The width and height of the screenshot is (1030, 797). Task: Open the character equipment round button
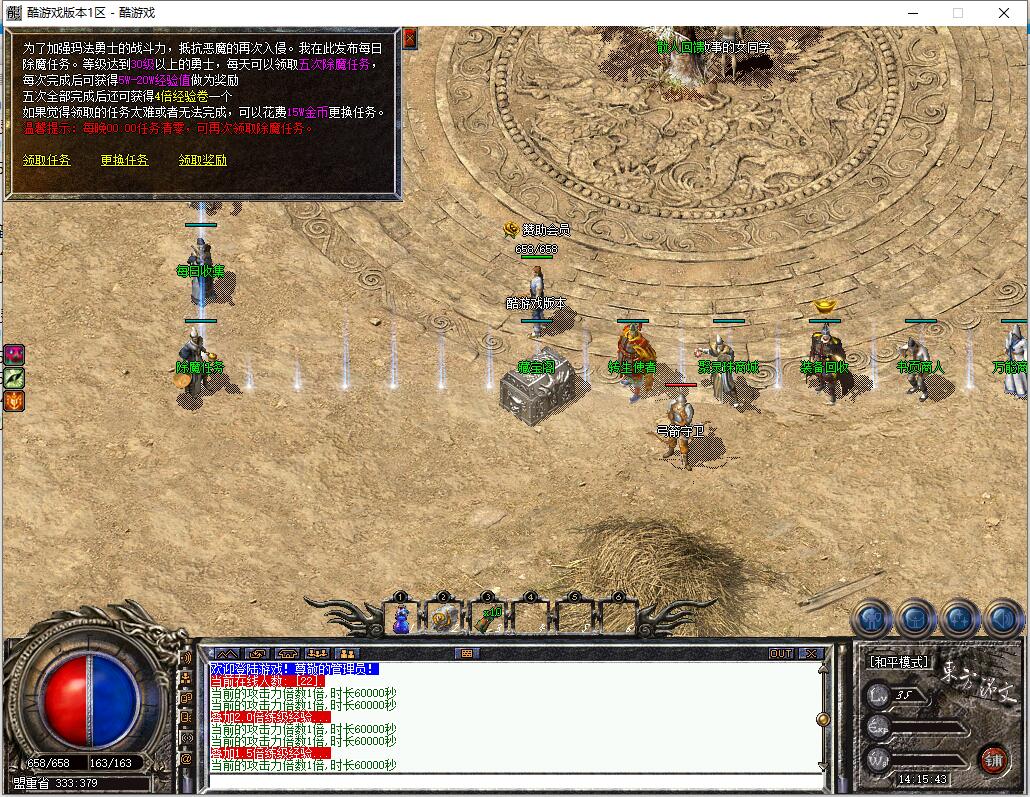point(871,619)
